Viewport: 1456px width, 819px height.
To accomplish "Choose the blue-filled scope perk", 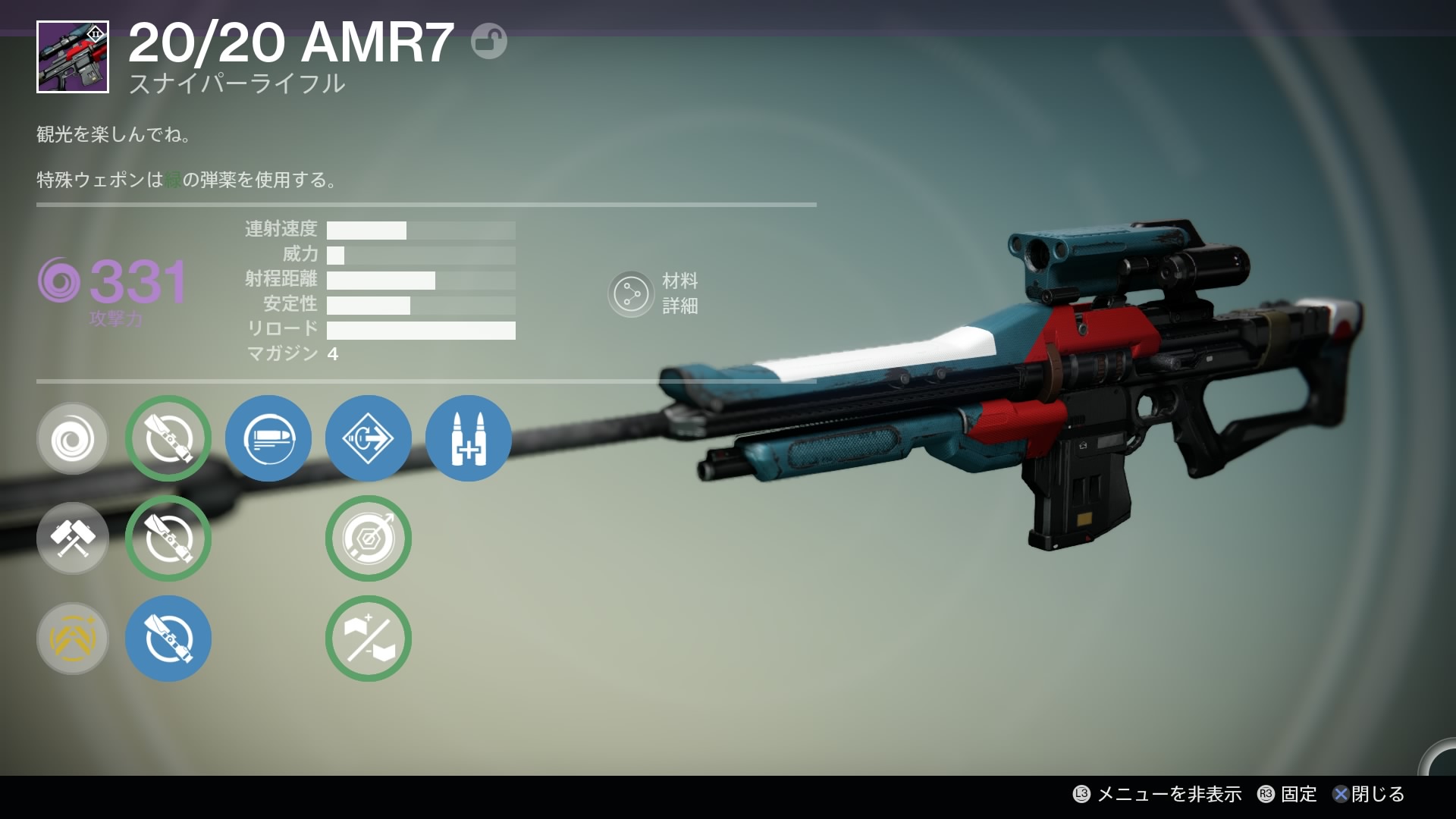I will 168,639.
